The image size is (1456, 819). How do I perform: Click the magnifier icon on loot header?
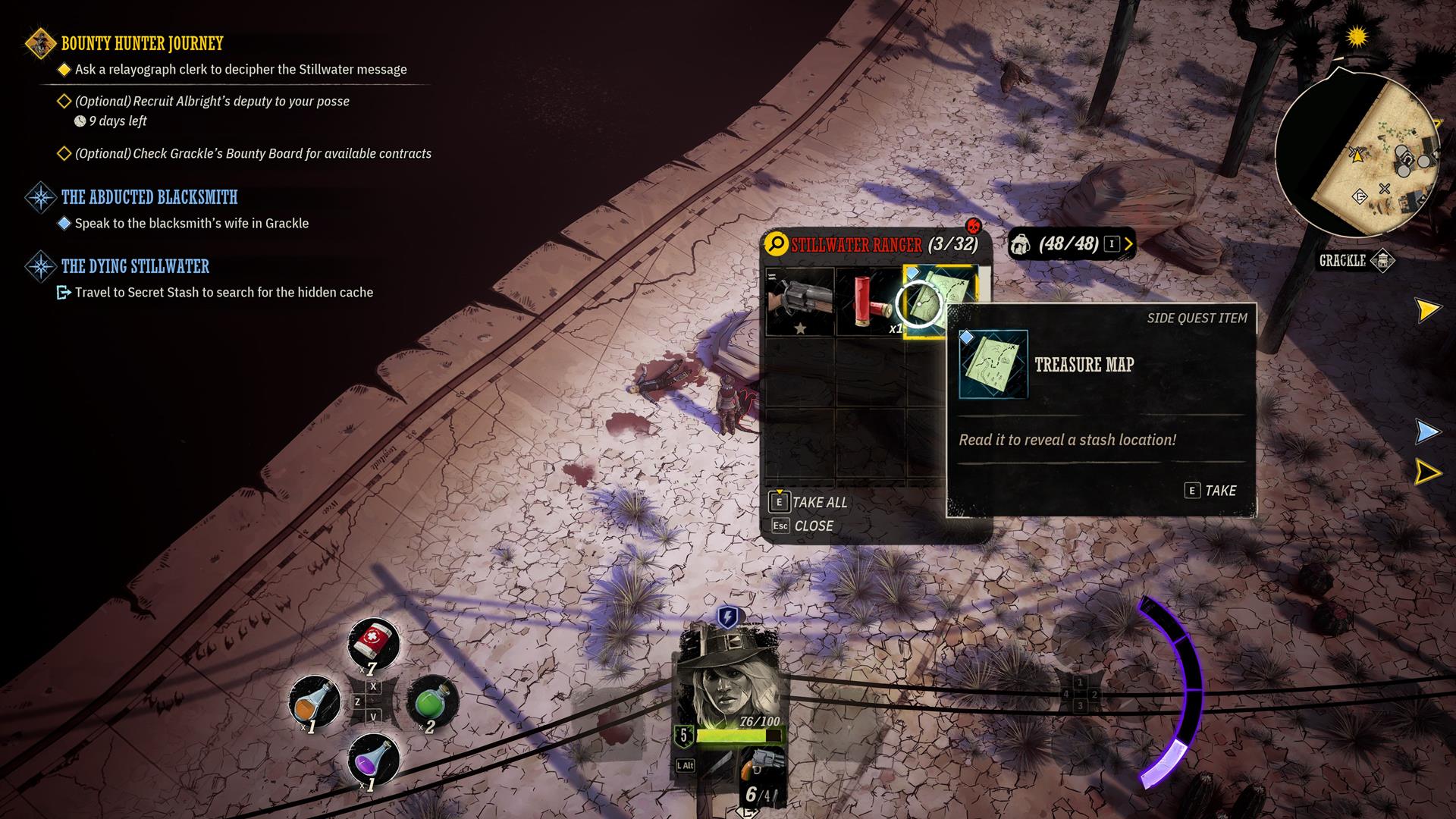(776, 244)
